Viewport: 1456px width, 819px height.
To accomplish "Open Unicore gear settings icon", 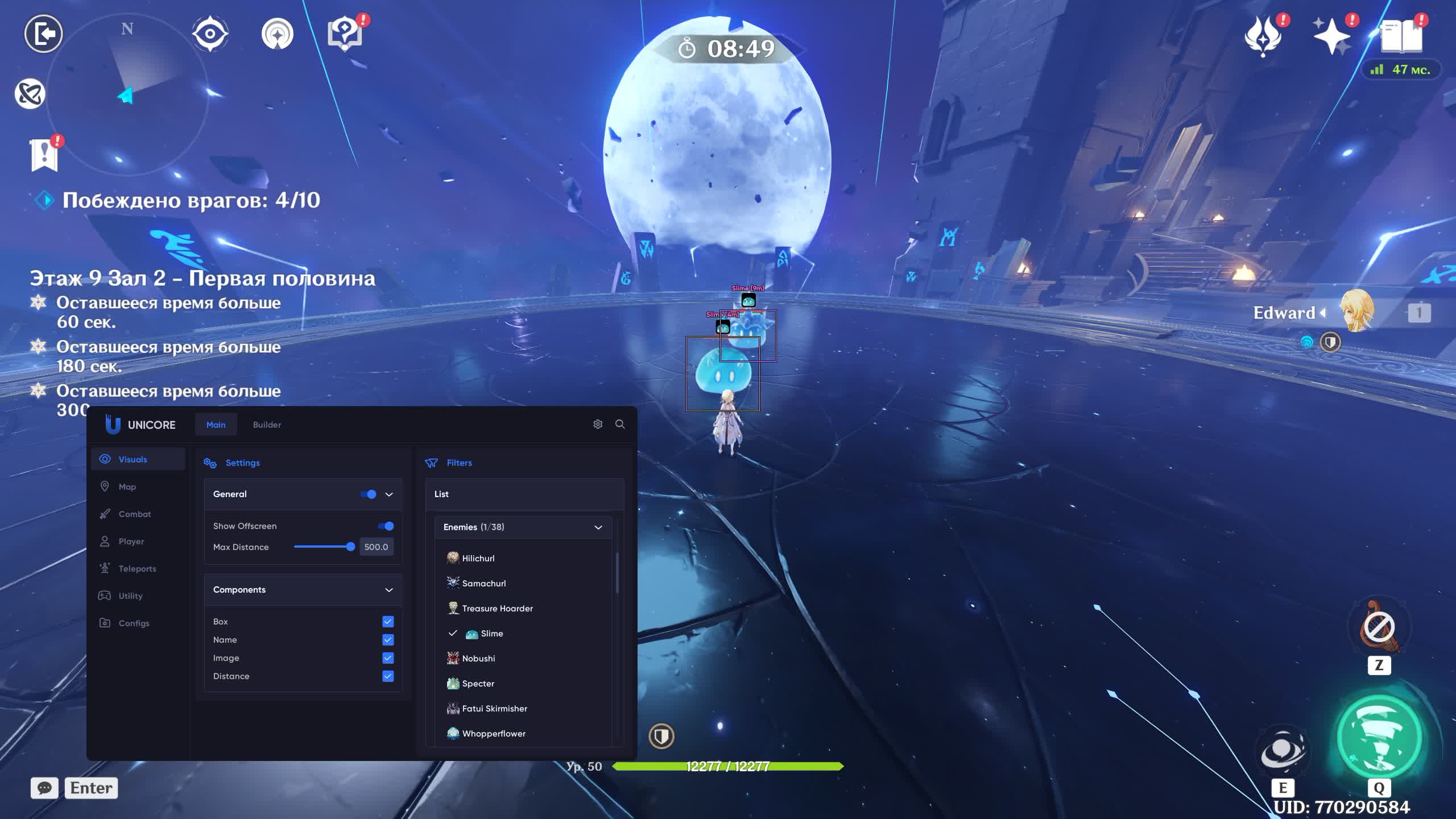I will coord(598,424).
